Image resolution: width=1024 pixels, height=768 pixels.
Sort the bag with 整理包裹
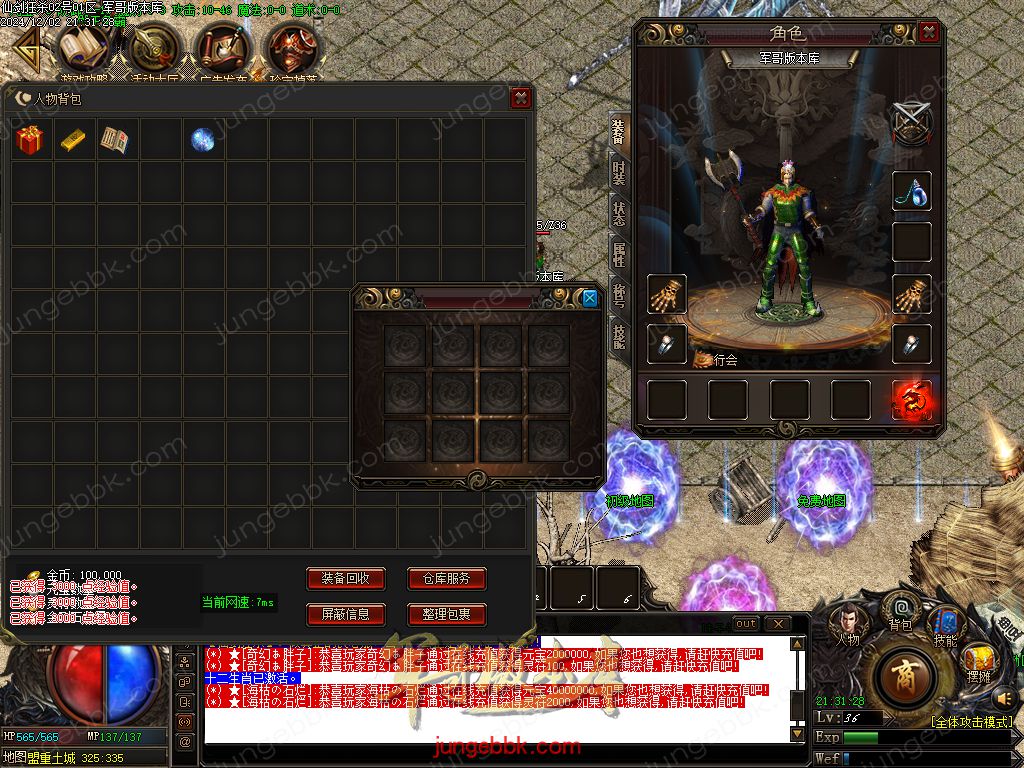coord(446,614)
